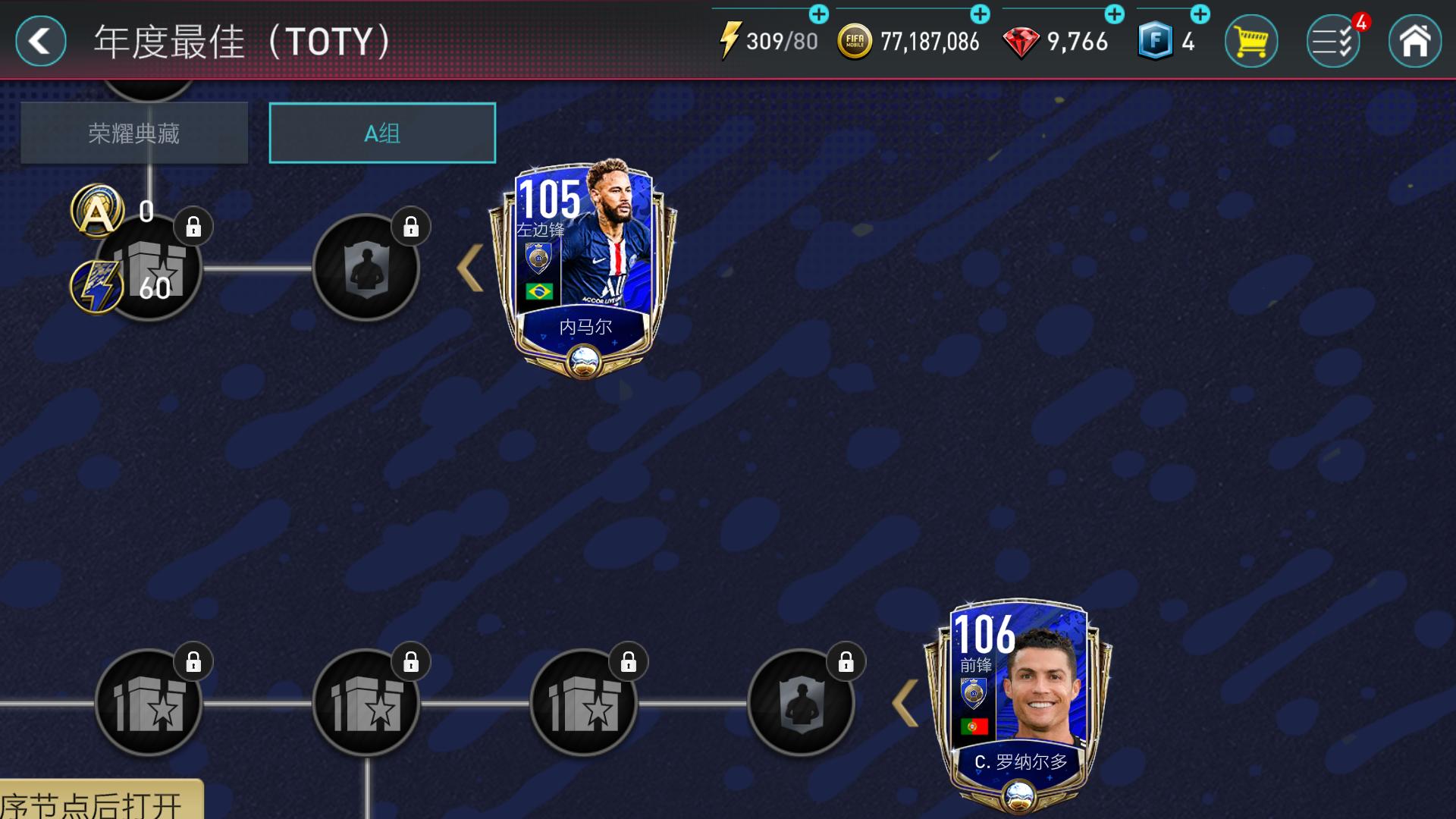Return to home screen via house icon
This screenshot has height=819, width=1456.
tap(1414, 42)
